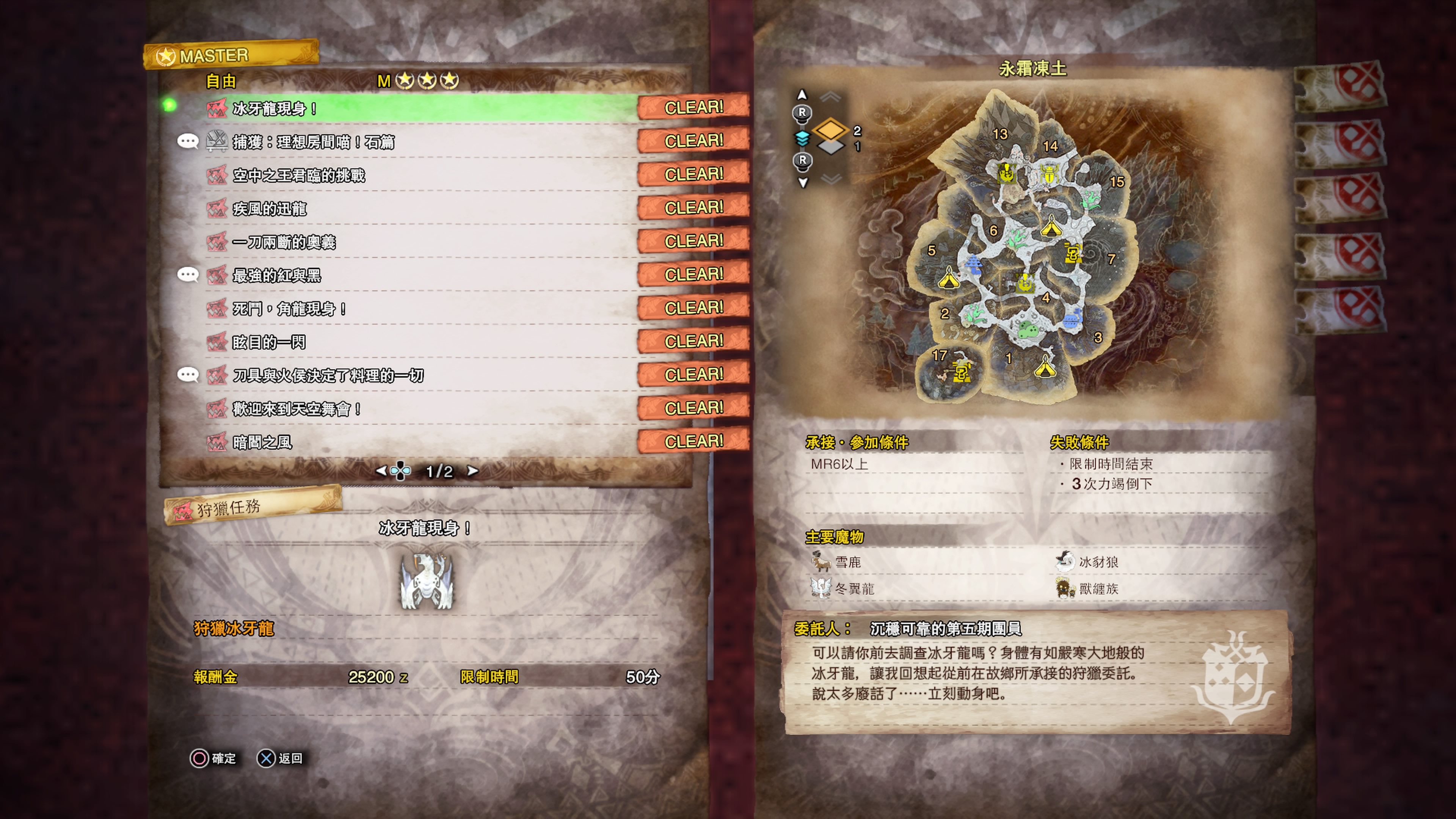Toggle the highlighted layer 2 diamond on map
Image resolution: width=1456 pixels, height=819 pixels.
831,129
